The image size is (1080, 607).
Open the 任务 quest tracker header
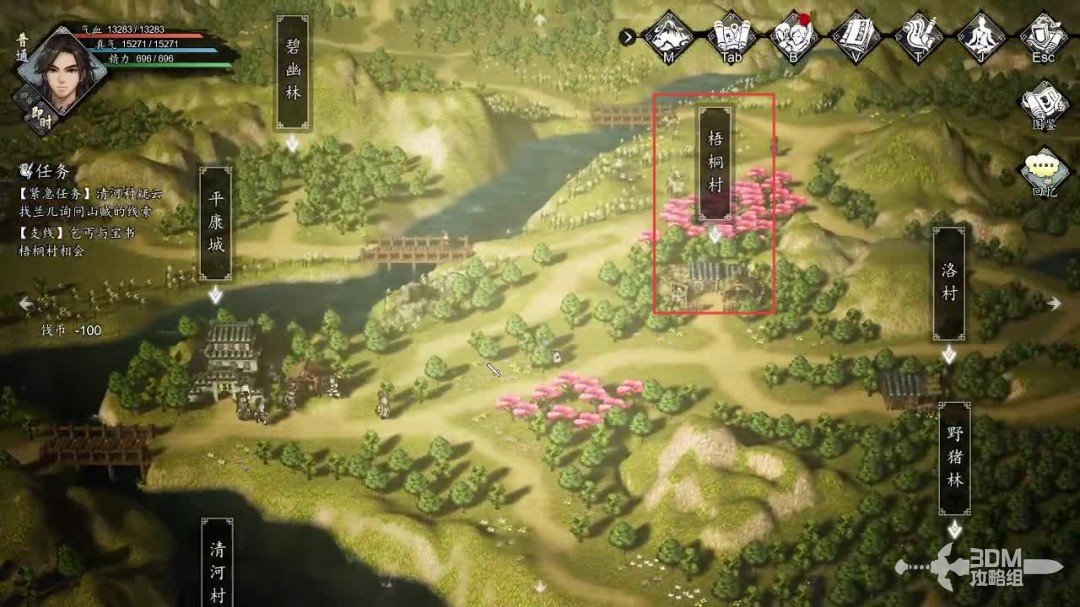coord(48,170)
